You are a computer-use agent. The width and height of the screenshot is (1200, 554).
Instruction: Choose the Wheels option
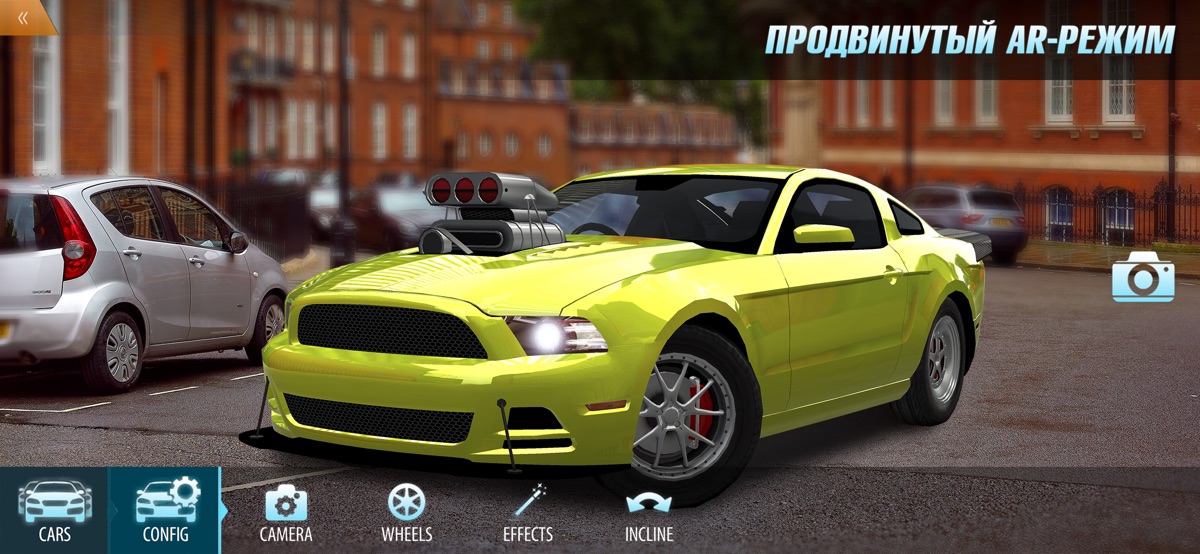click(406, 512)
